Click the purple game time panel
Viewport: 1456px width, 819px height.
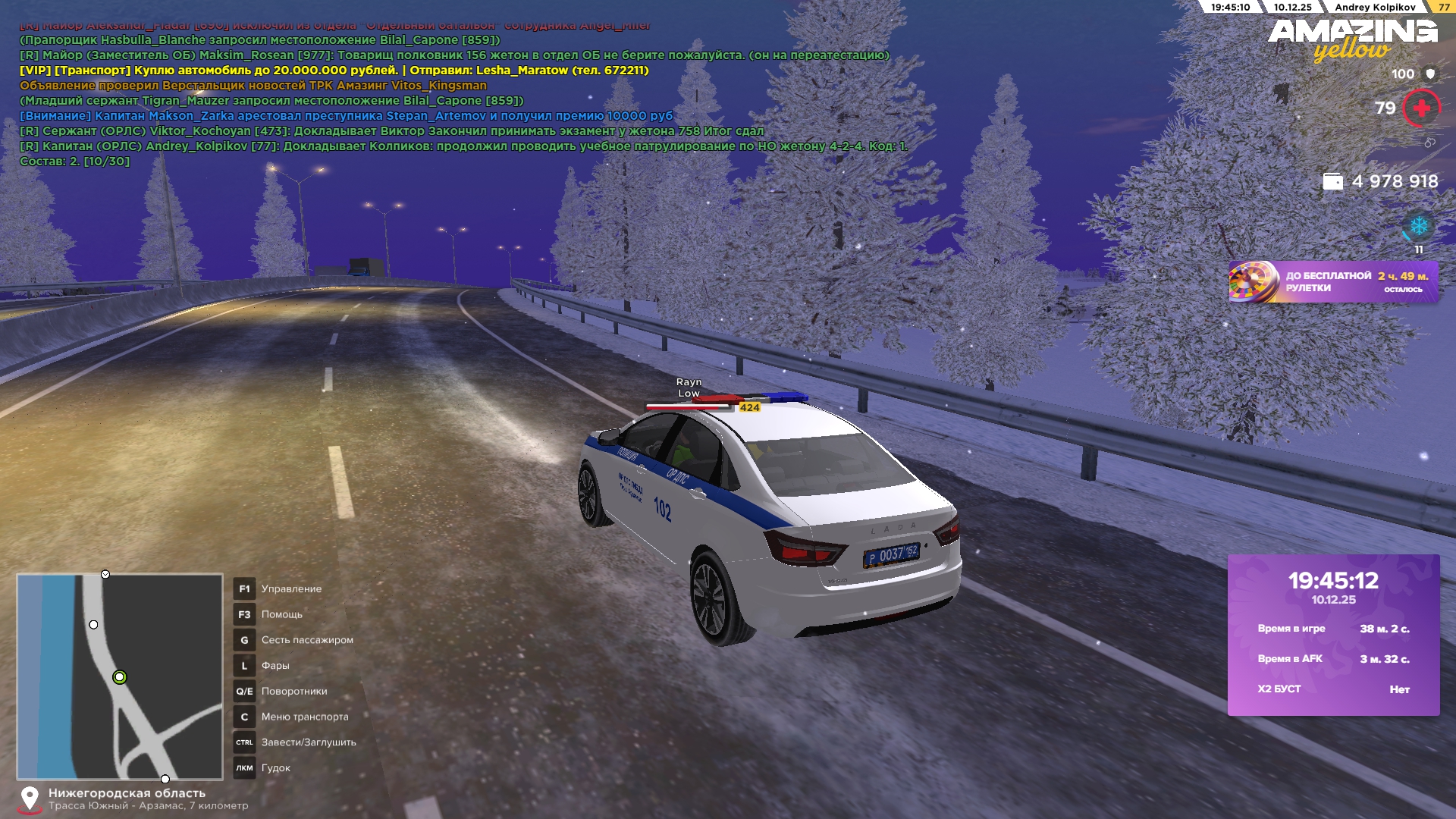pyautogui.click(x=1333, y=635)
